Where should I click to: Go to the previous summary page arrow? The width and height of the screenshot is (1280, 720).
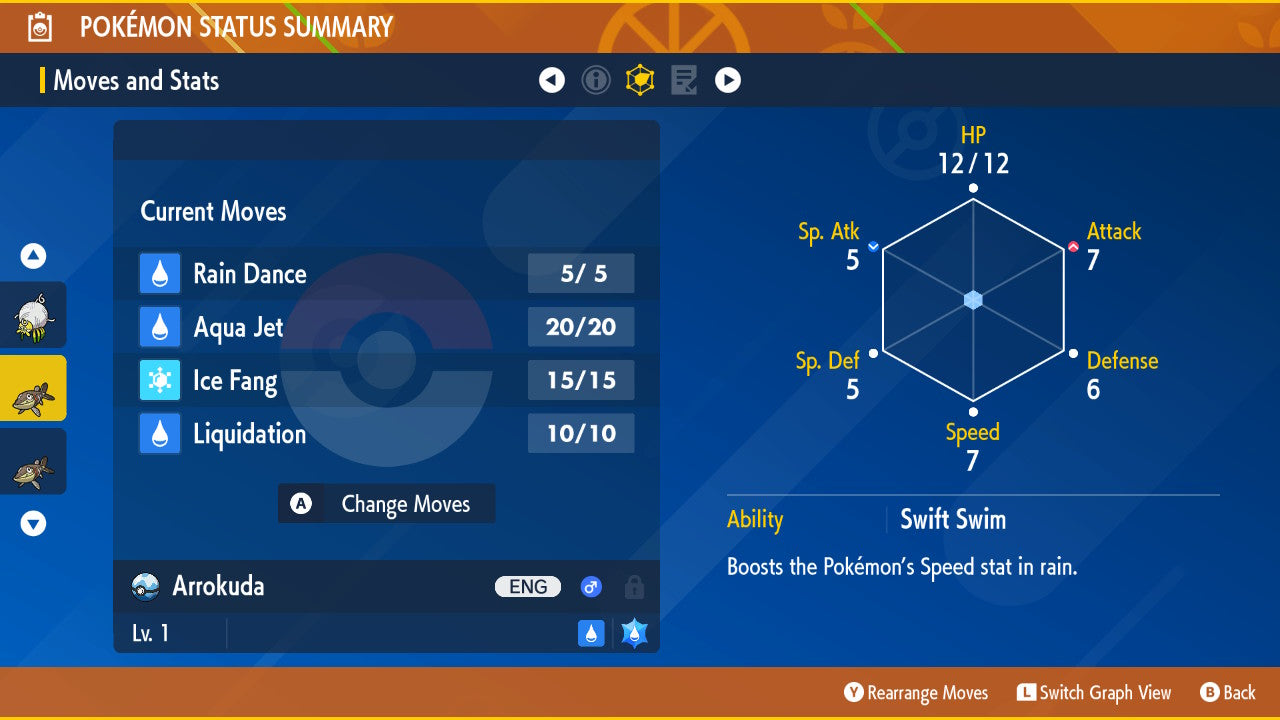tap(552, 80)
